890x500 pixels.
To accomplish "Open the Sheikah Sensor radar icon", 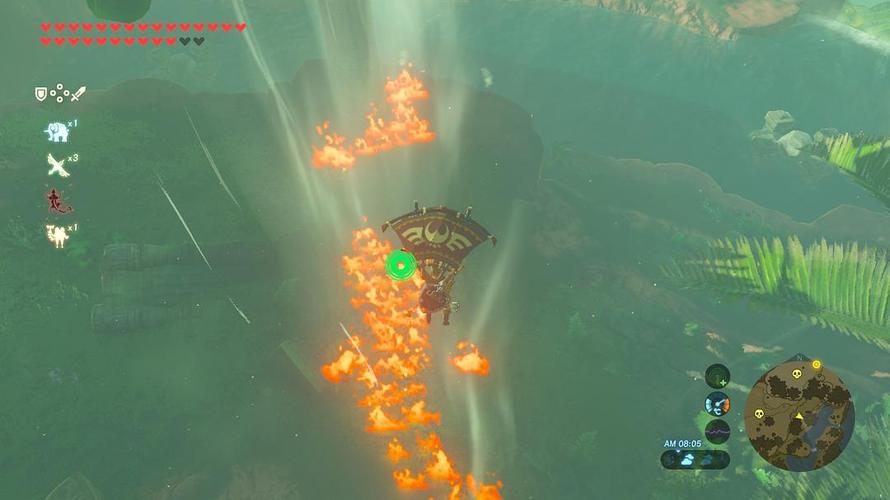I will click(x=717, y=376).
